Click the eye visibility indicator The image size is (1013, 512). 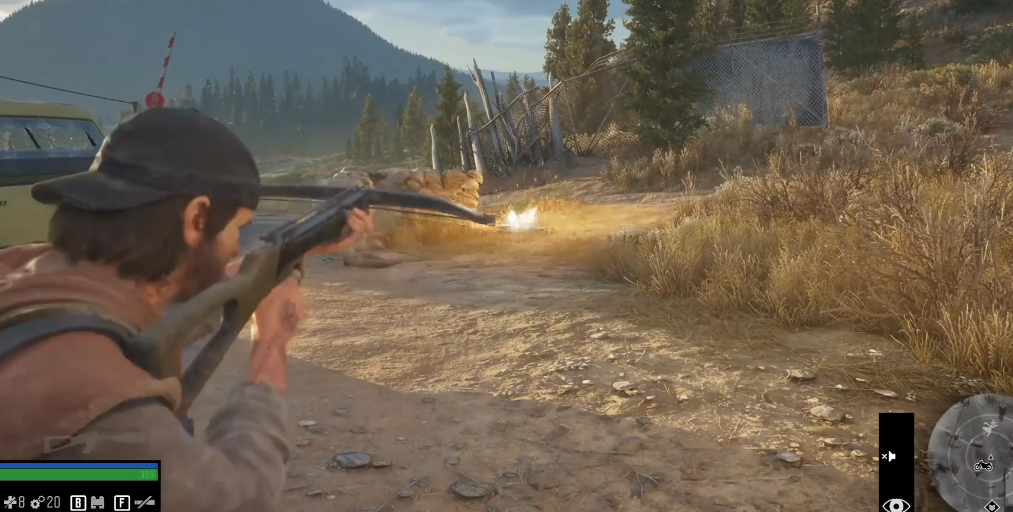coord(895,504)
